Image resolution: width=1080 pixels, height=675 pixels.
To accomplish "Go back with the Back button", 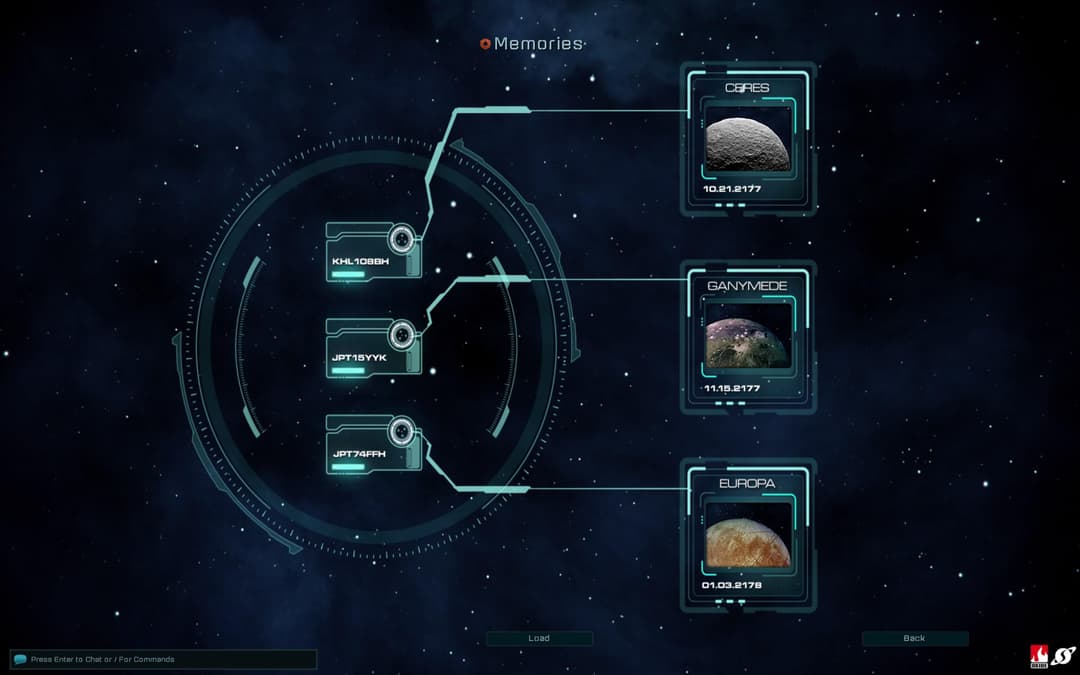I will tap(914, 638).
